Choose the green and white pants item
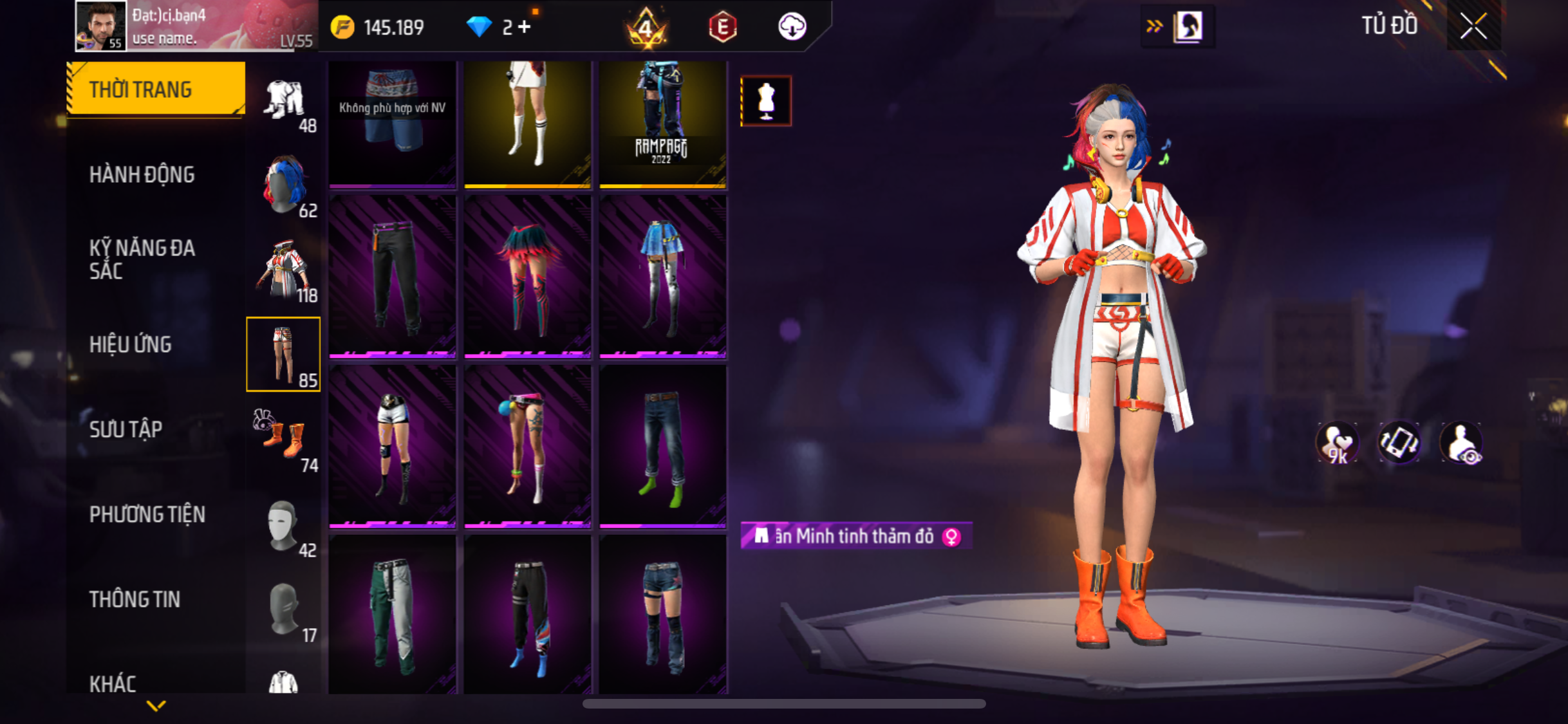Viewport: 1568px width, 724px height. (x=392, y=615)
